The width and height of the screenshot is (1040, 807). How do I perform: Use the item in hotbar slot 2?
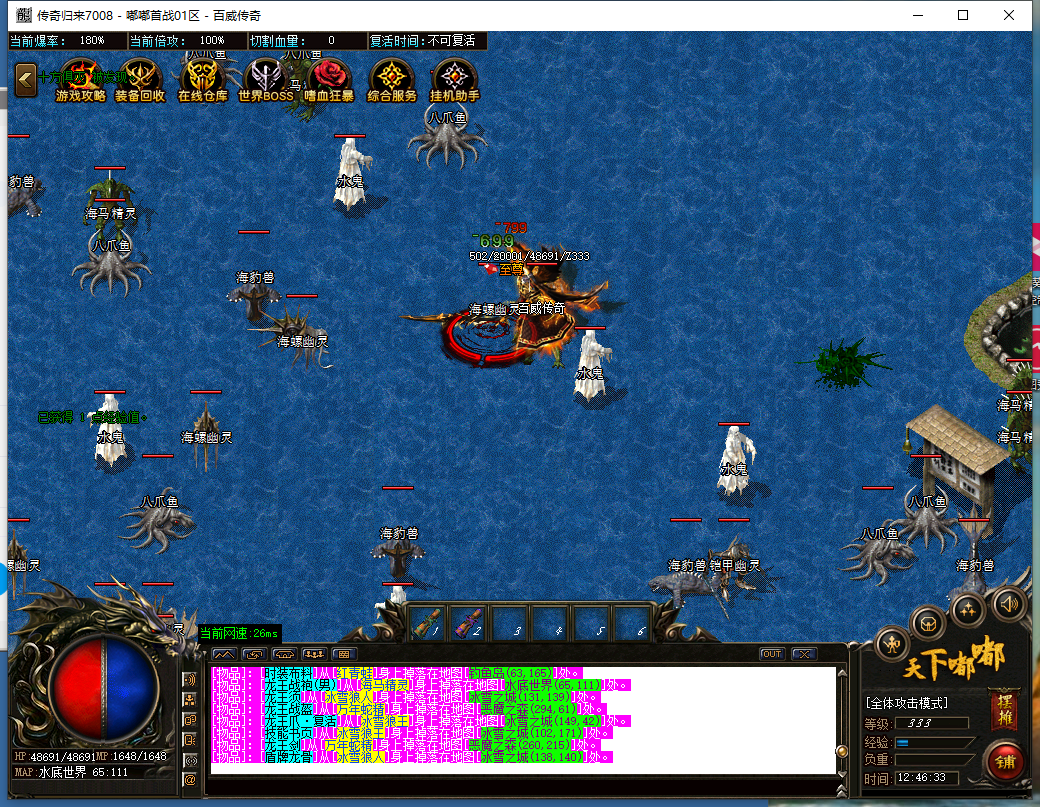(467, 623)
